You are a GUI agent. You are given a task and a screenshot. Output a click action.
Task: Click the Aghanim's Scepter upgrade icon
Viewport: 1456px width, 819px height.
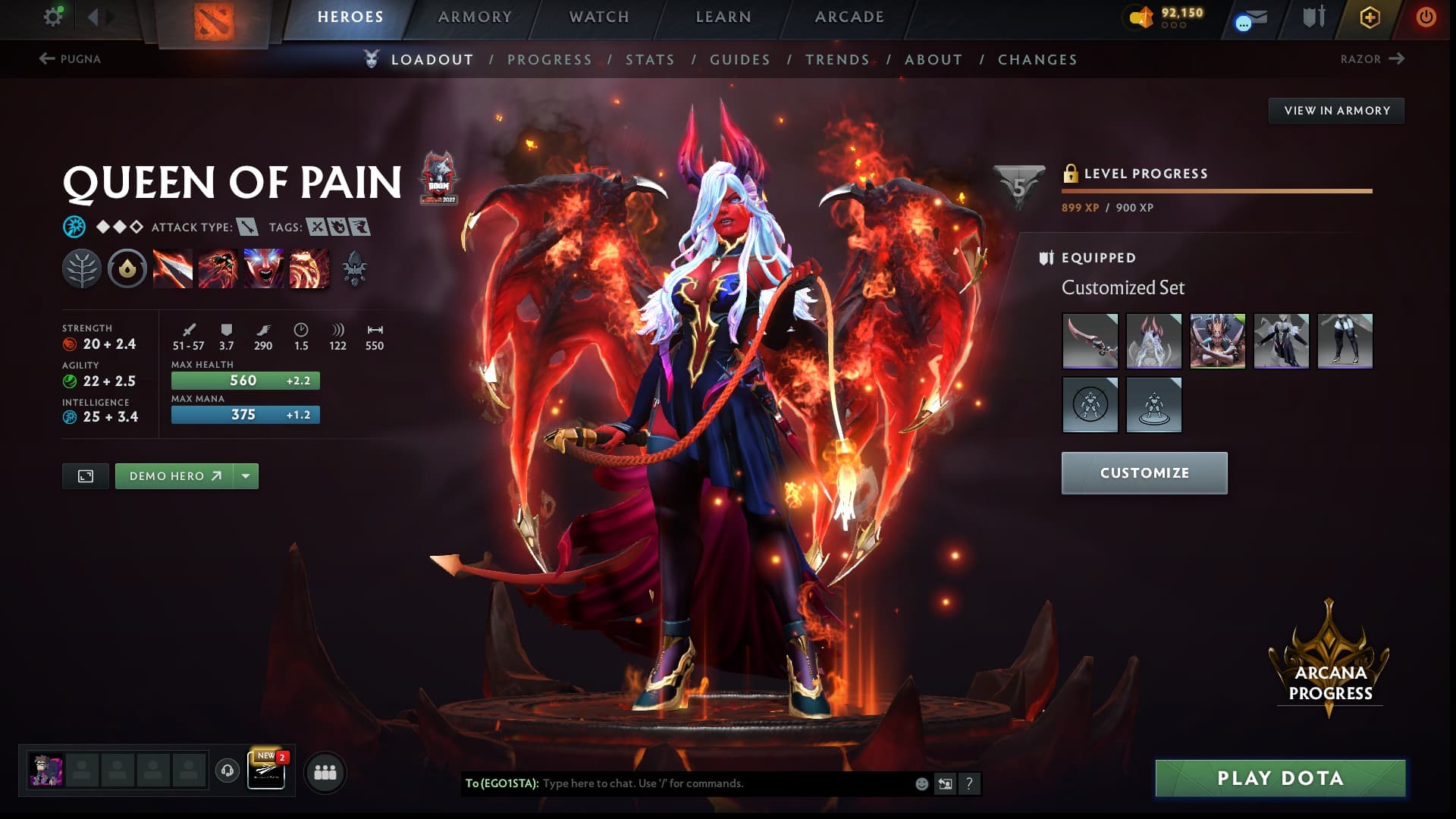(353, 269)
